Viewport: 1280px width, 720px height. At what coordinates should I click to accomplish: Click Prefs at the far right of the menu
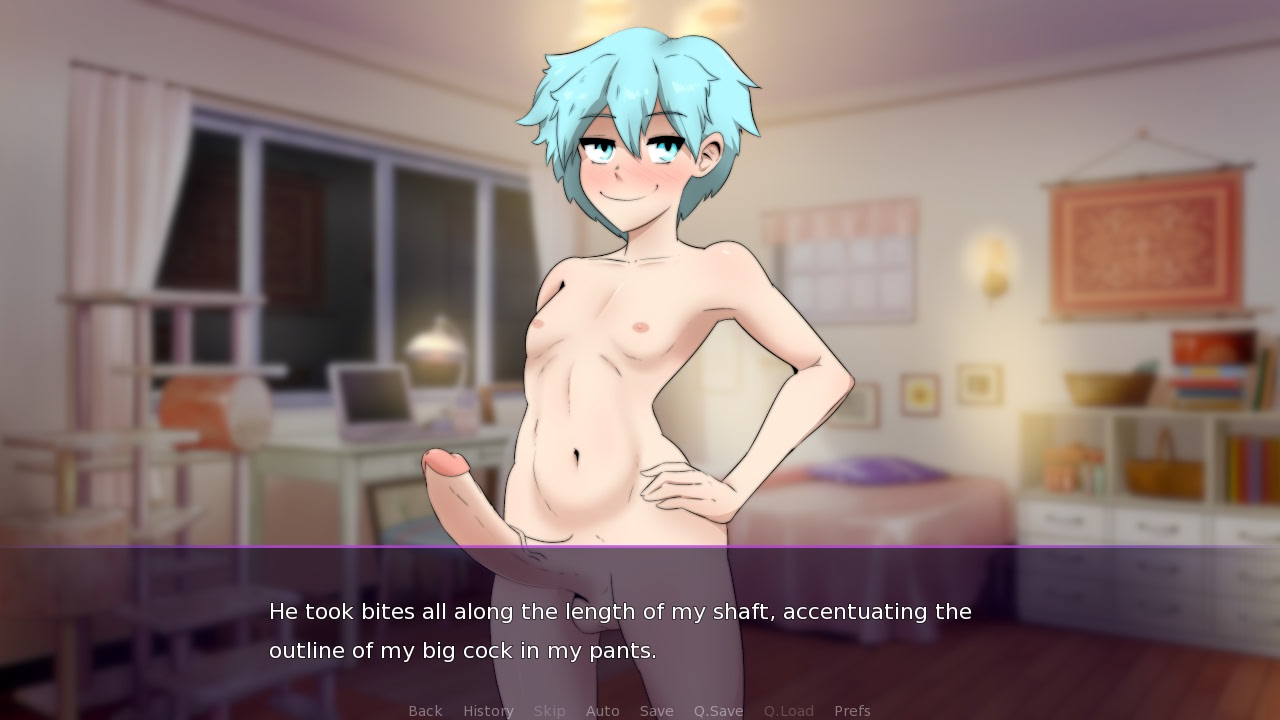[852, 710]
